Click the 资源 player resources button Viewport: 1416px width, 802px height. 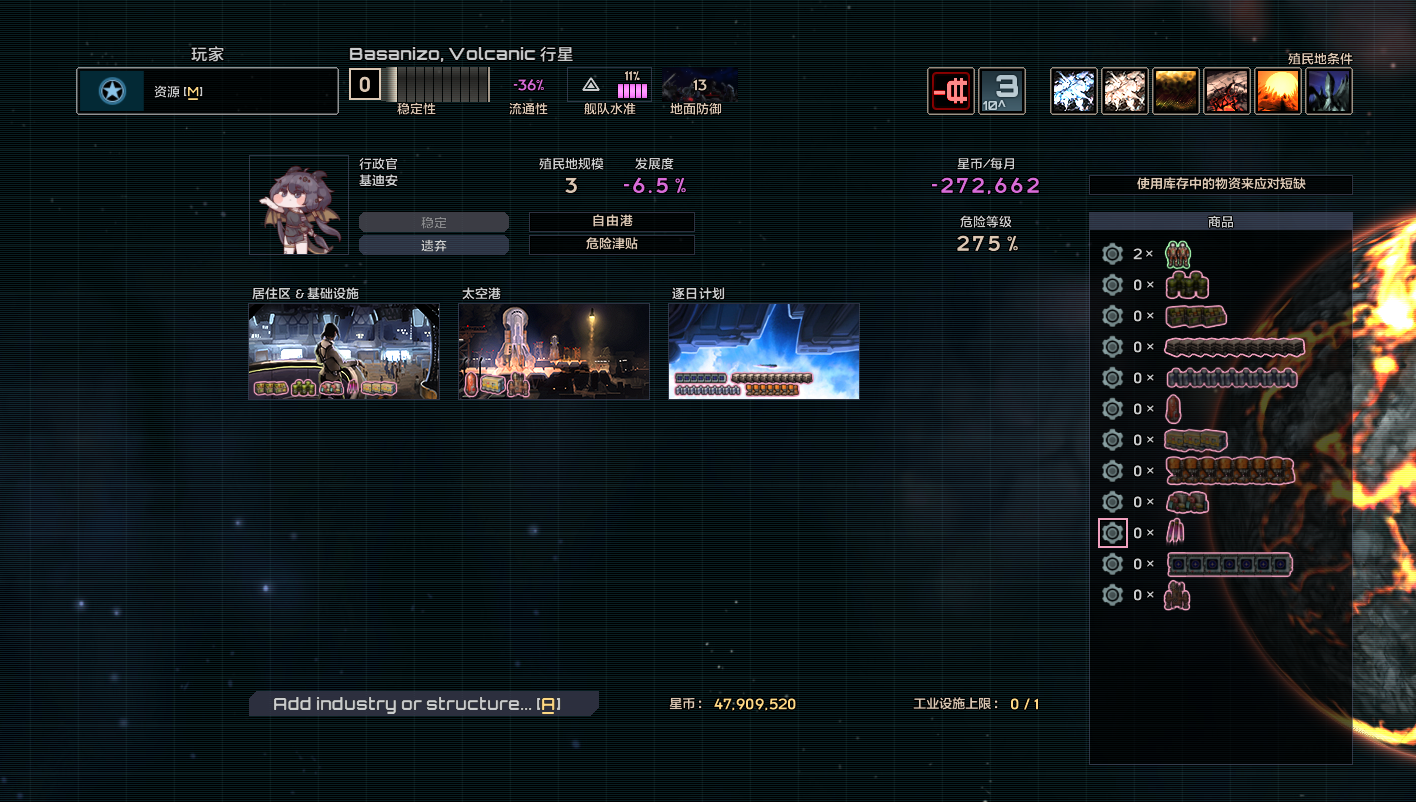207,92
